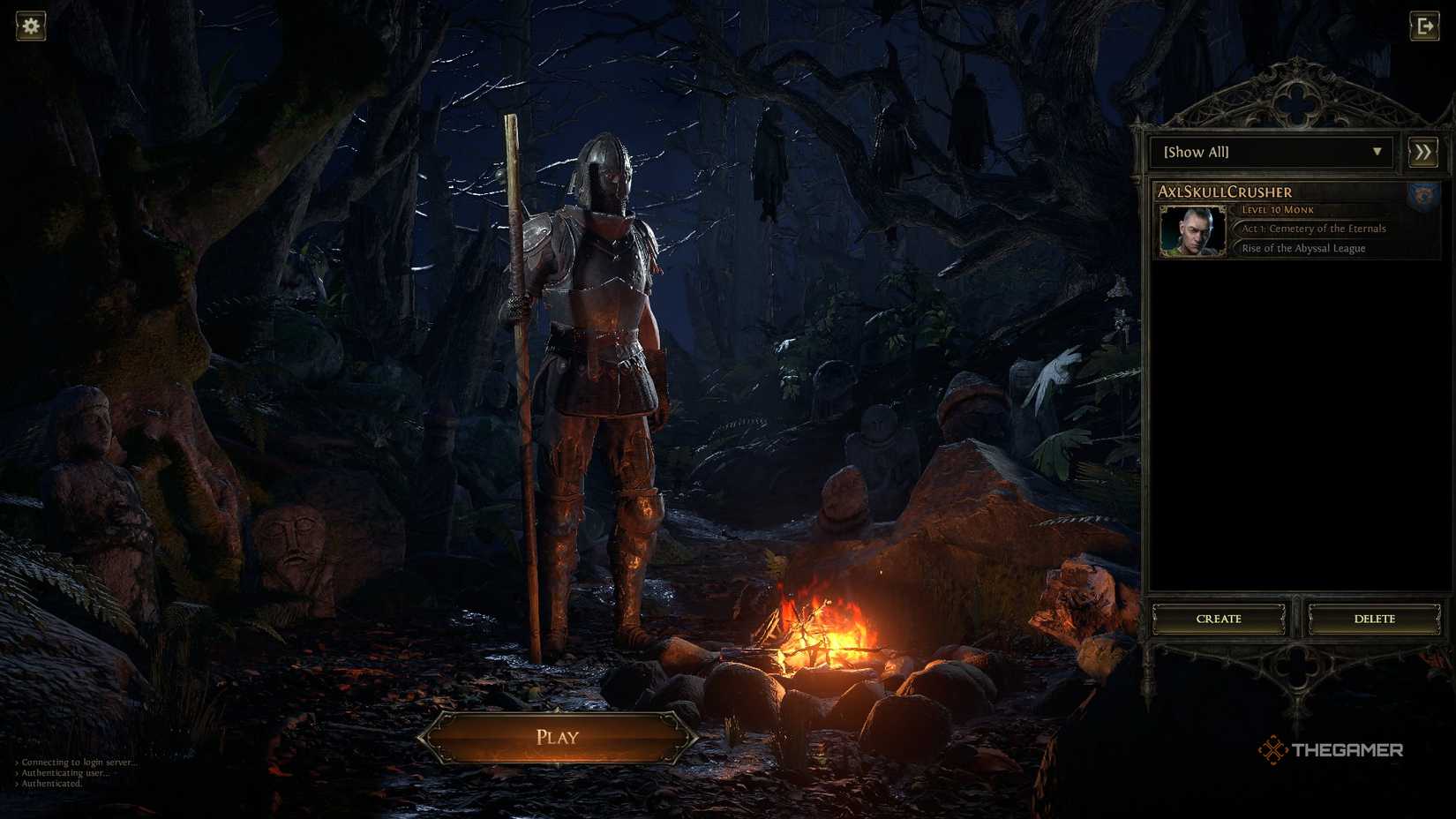Viewport: 1456px width, 819px height.
Task: Click the Create button for a new character
Action: 1220,619
